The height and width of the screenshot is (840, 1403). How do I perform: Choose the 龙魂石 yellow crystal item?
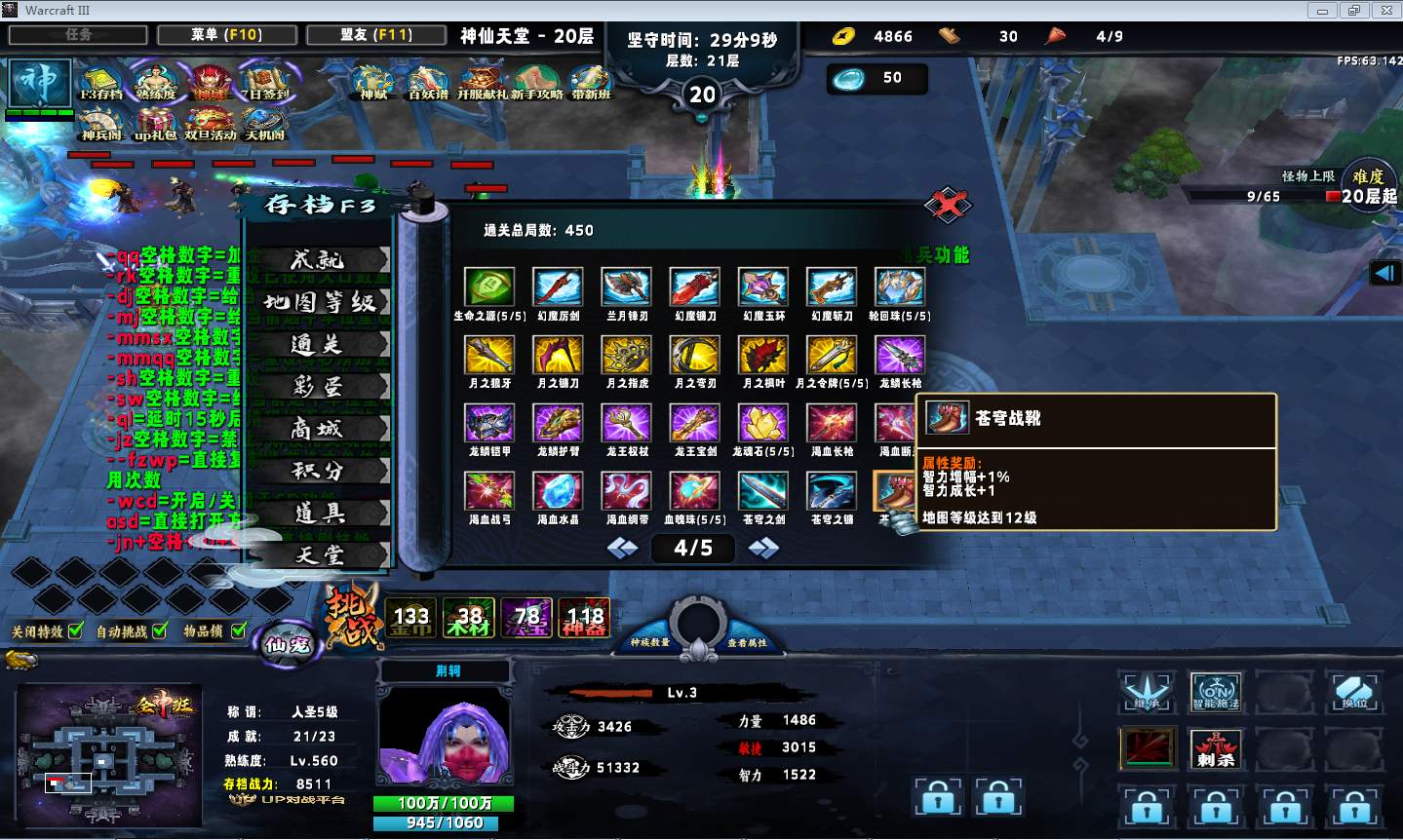pyautogui.click(x=762, y=424)
